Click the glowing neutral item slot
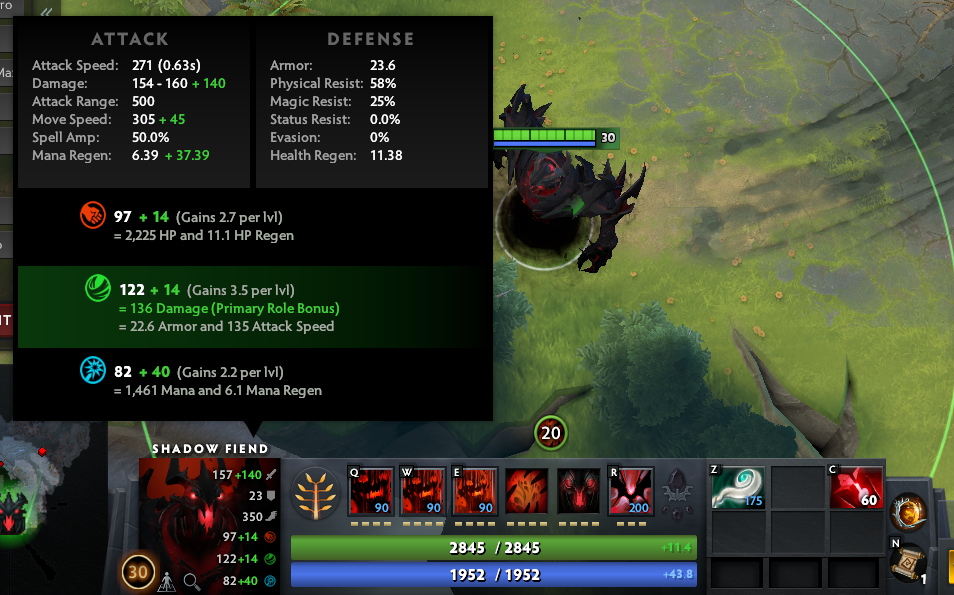Viewport: 954px width, 595px height. (x=909, y=512)
